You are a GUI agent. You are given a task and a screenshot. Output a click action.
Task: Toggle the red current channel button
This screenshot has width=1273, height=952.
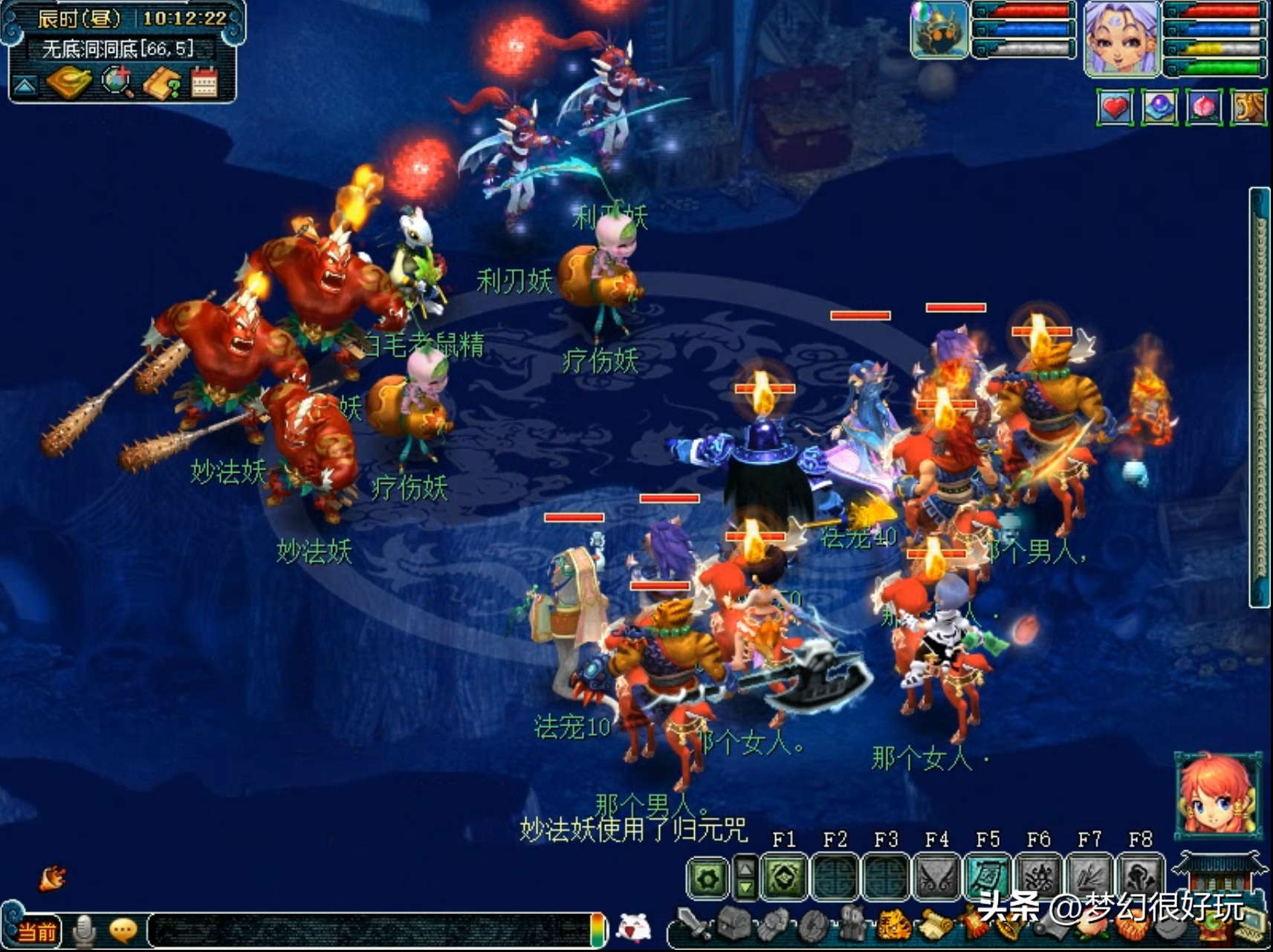click(x=36, y=931)
